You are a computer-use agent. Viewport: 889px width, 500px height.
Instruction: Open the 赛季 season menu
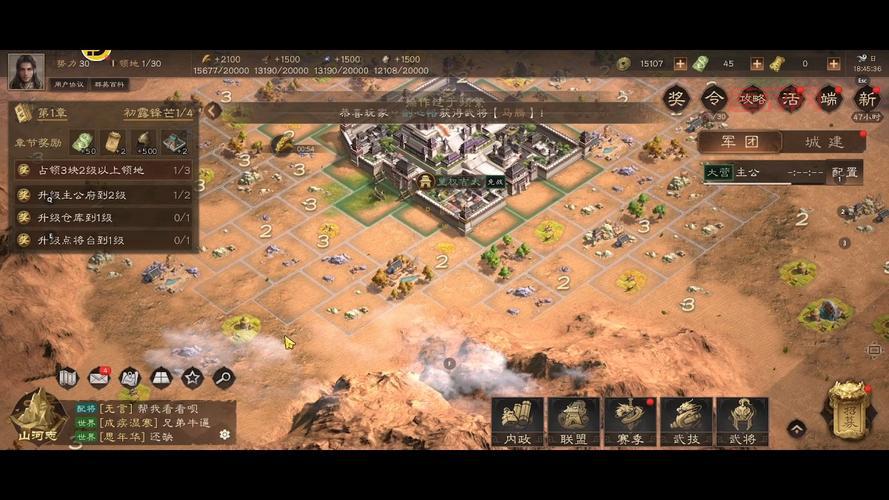(630, 421)
